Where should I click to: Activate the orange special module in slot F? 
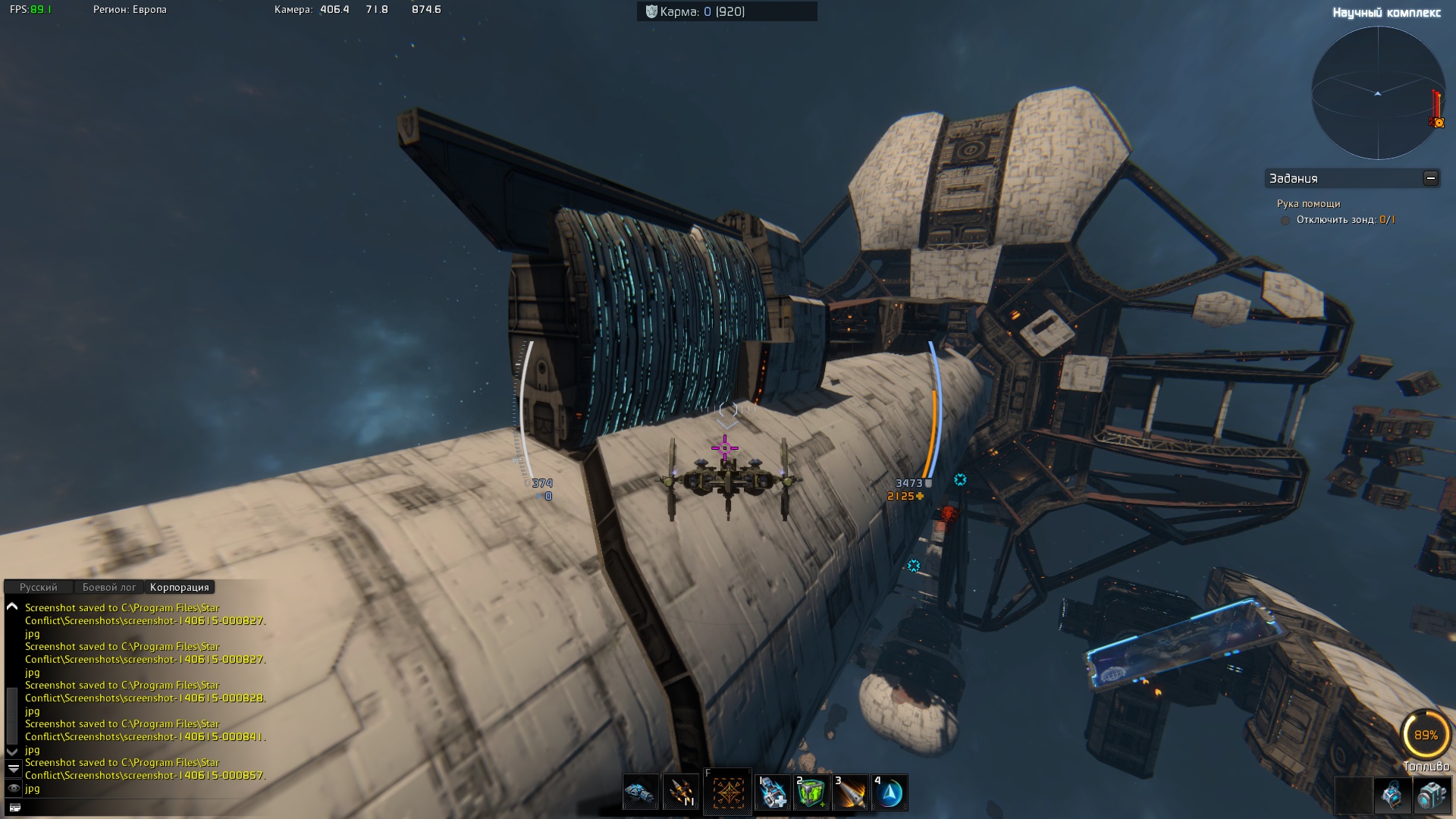tap(726, 792)
